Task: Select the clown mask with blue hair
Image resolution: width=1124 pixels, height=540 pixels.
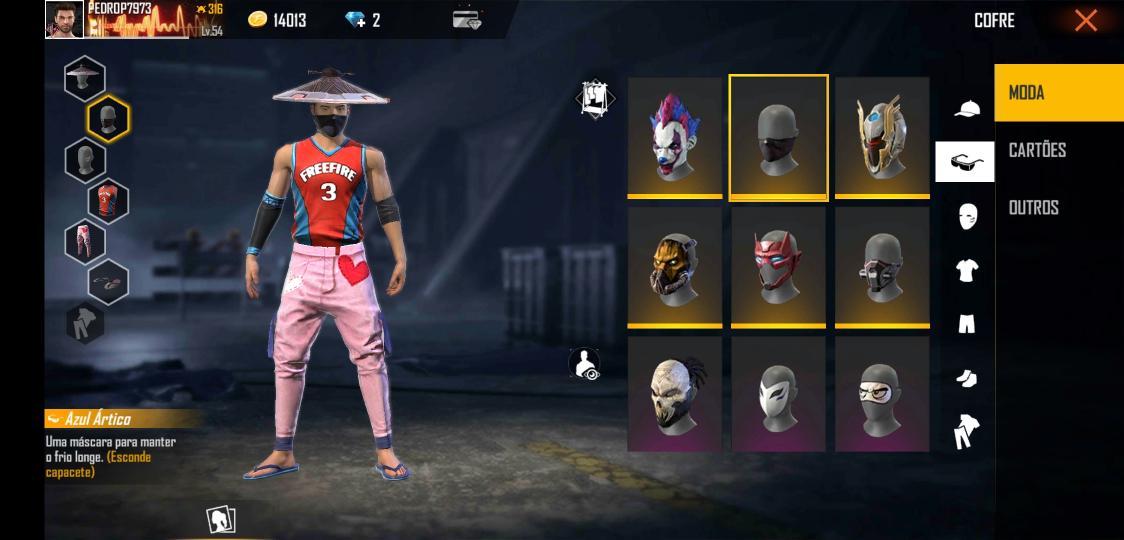Action: click(x=675, y=136)
